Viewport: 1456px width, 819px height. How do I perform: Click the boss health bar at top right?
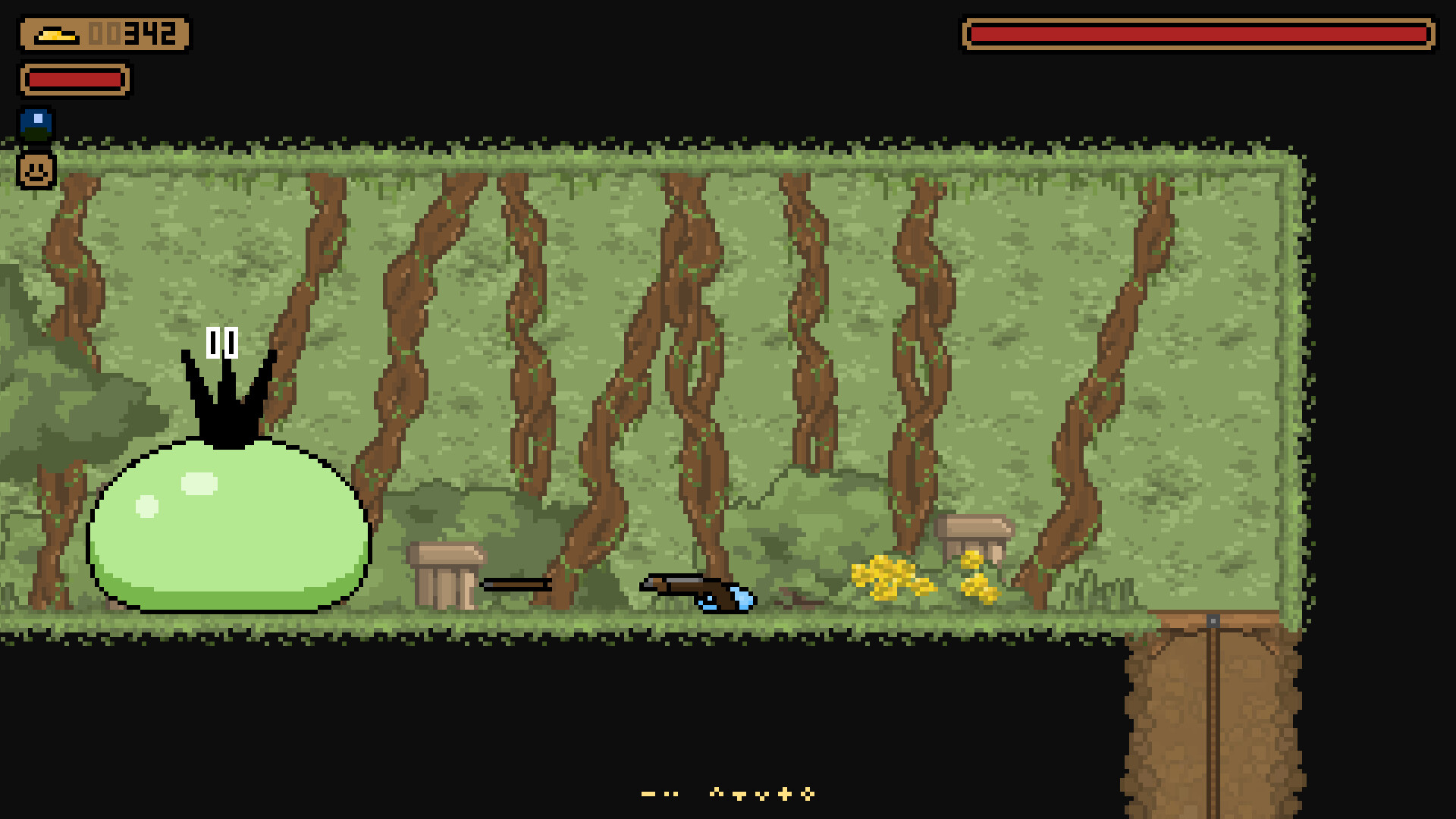coord(1198,33)
